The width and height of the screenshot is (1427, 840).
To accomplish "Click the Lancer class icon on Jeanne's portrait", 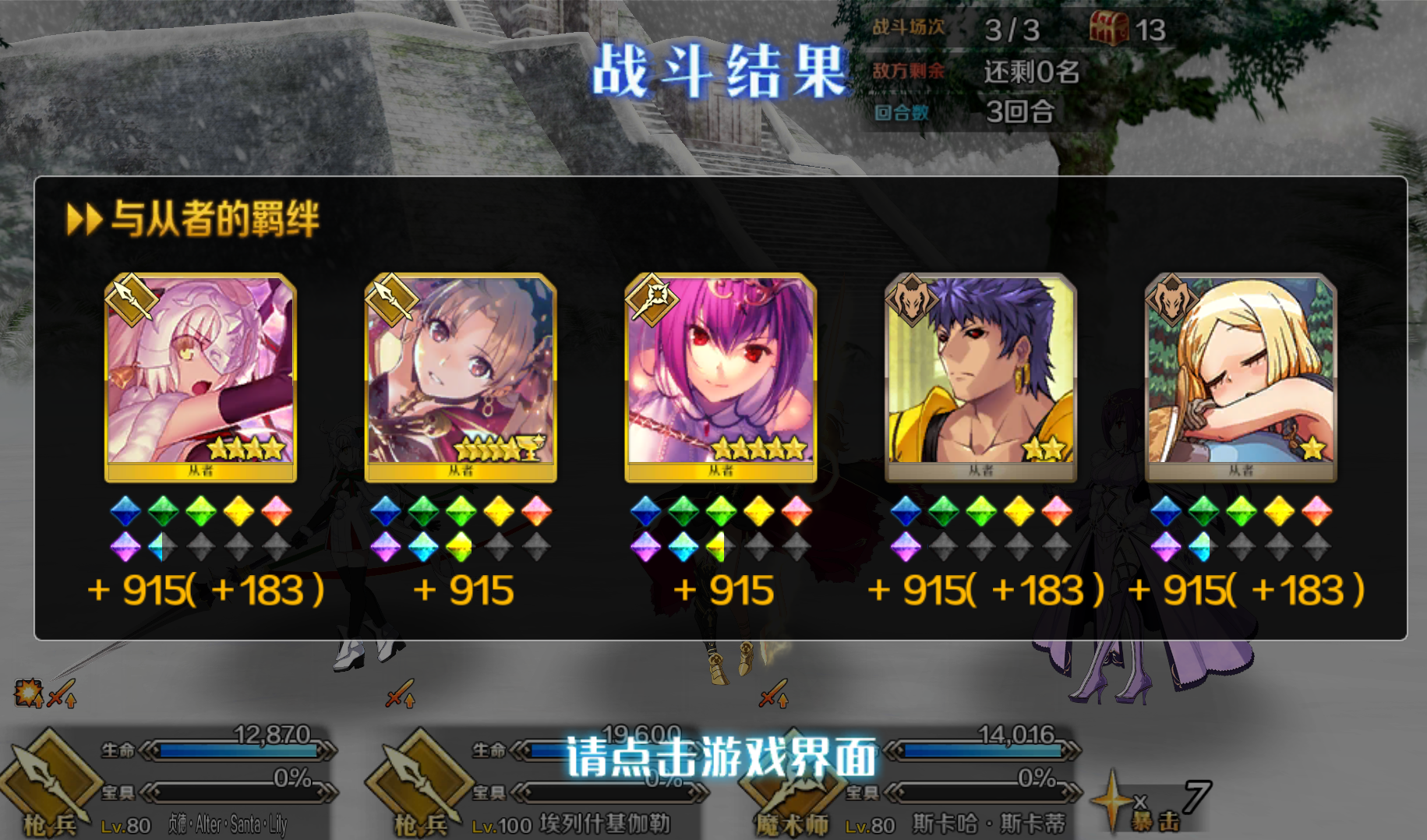I will tap(131, 300).
